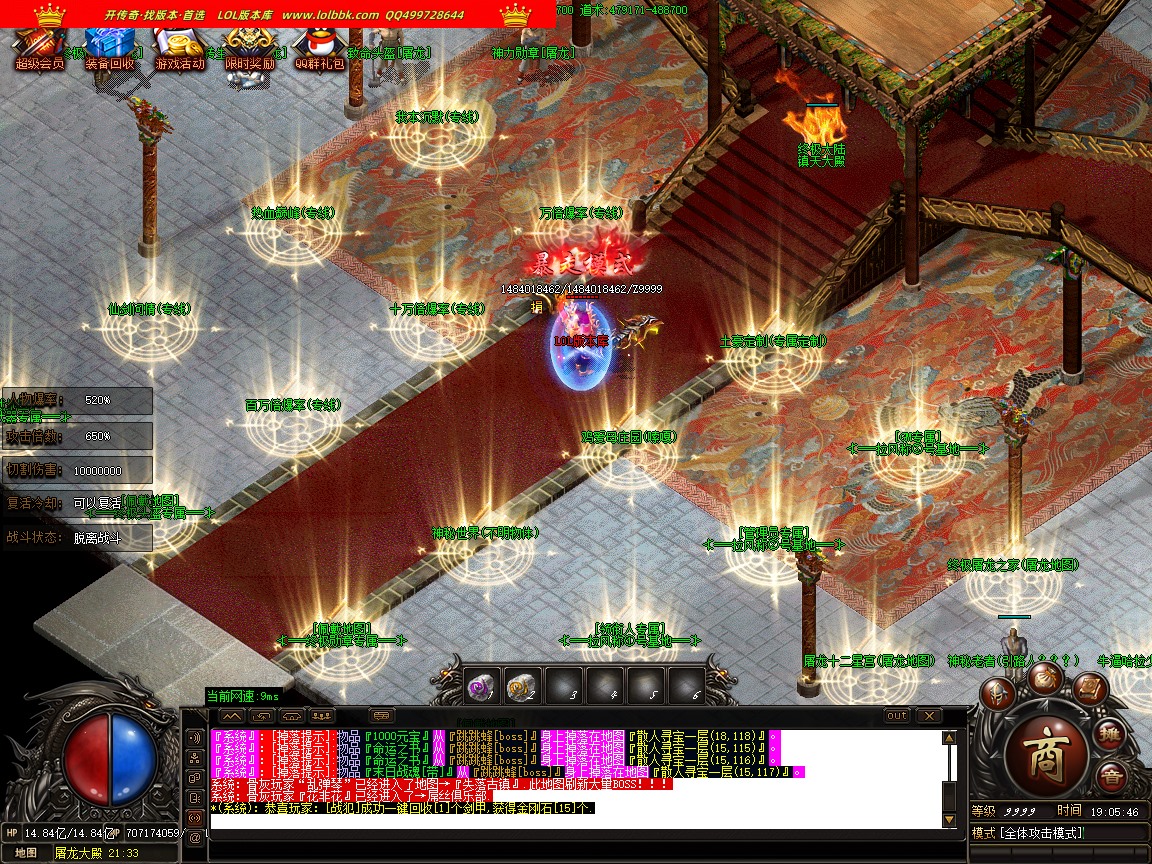
Task: Open the 摊 stall button
Action: pos(1111,735)
